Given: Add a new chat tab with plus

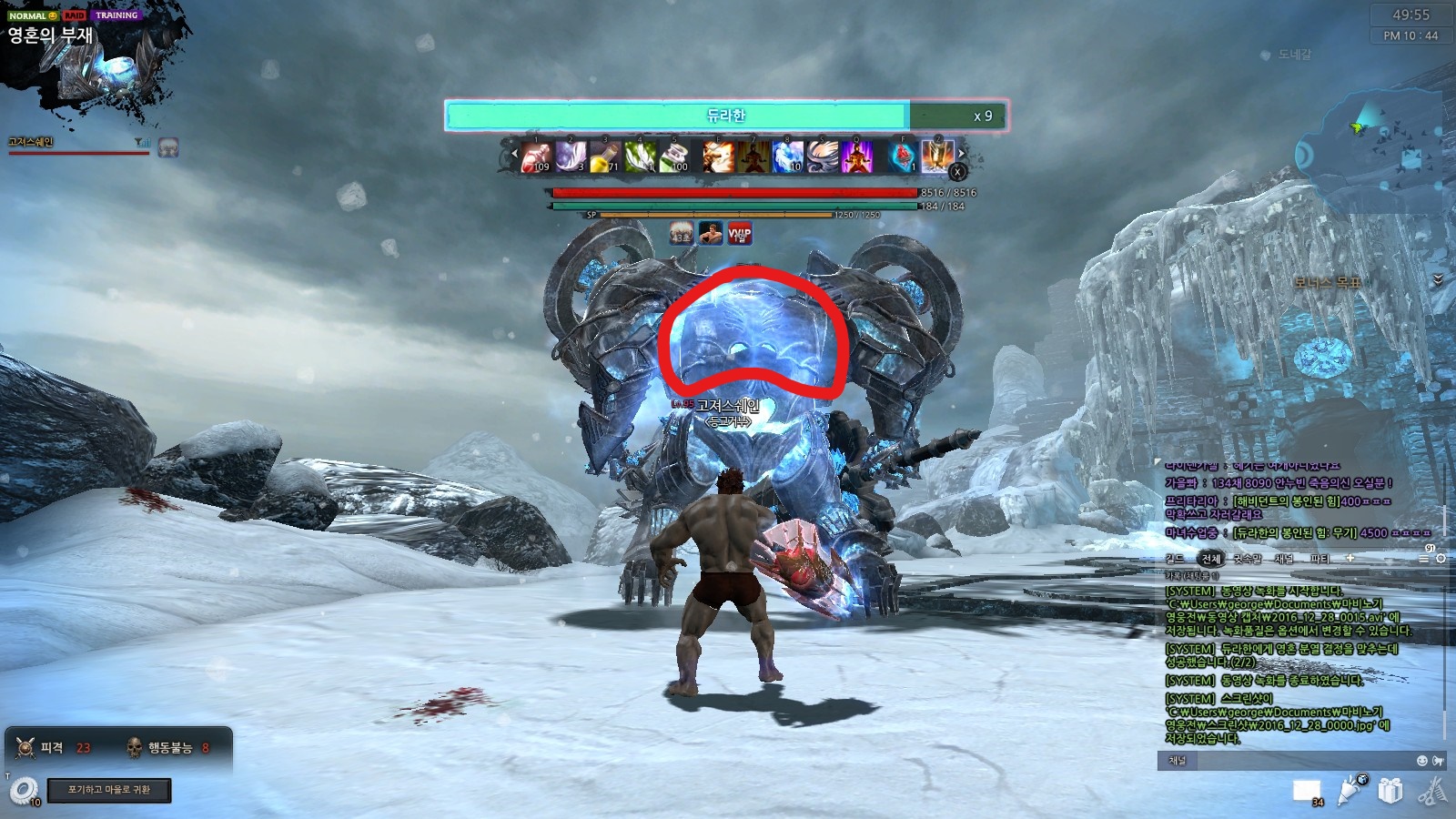Looking at the screenshot, I should point(1350,558).
